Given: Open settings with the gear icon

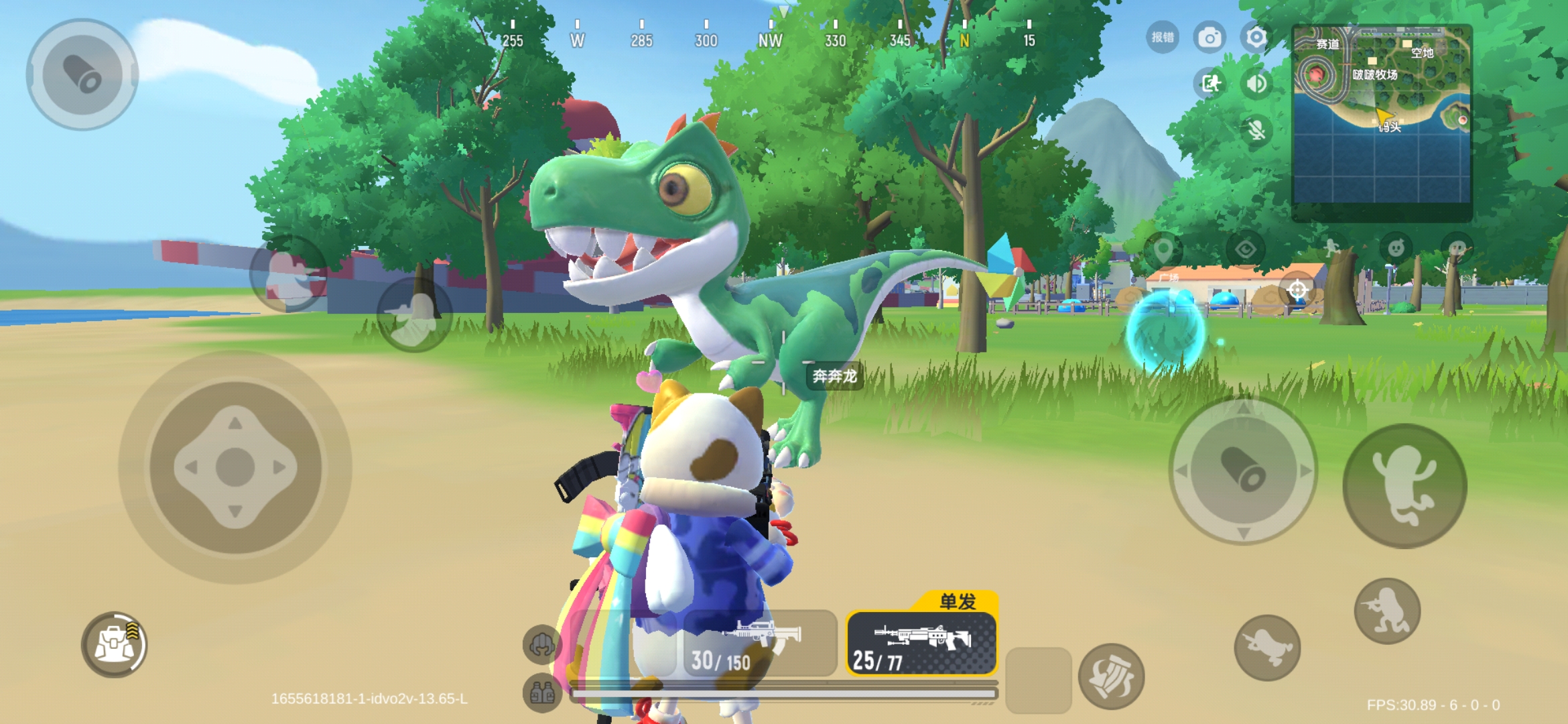Looking at the screenshot, I should coord(1256,38).
